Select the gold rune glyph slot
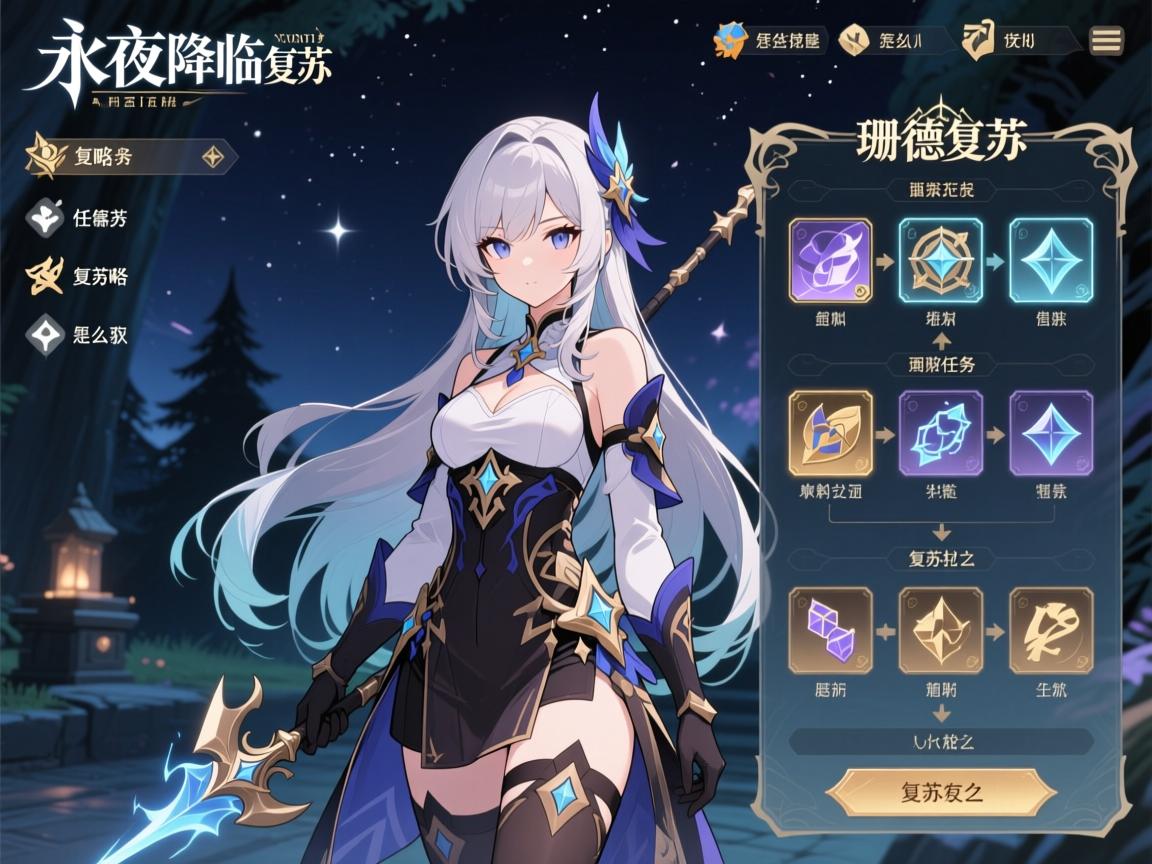 click(1051, 630)
